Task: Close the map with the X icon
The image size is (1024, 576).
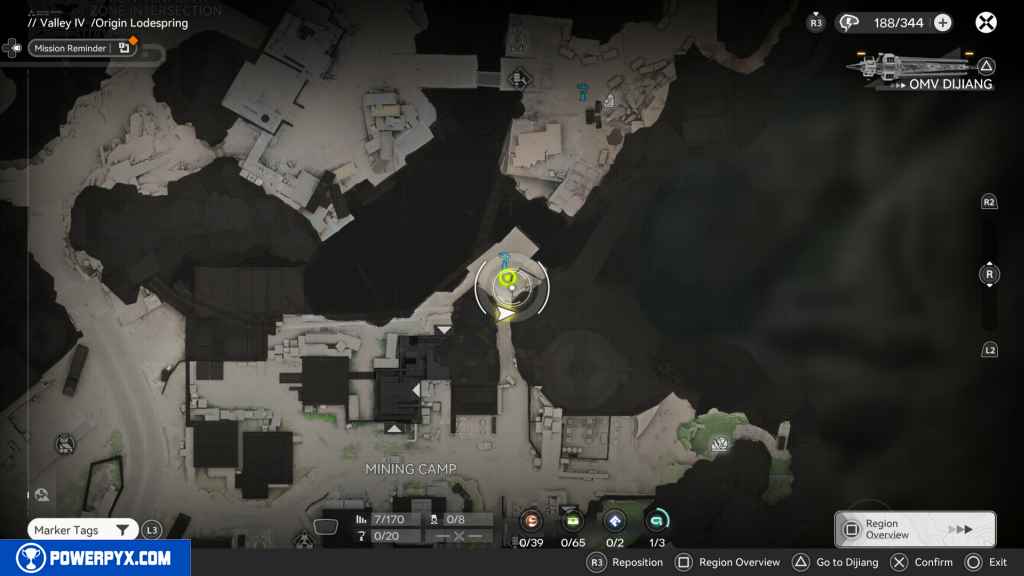Action: click(986, 22)
